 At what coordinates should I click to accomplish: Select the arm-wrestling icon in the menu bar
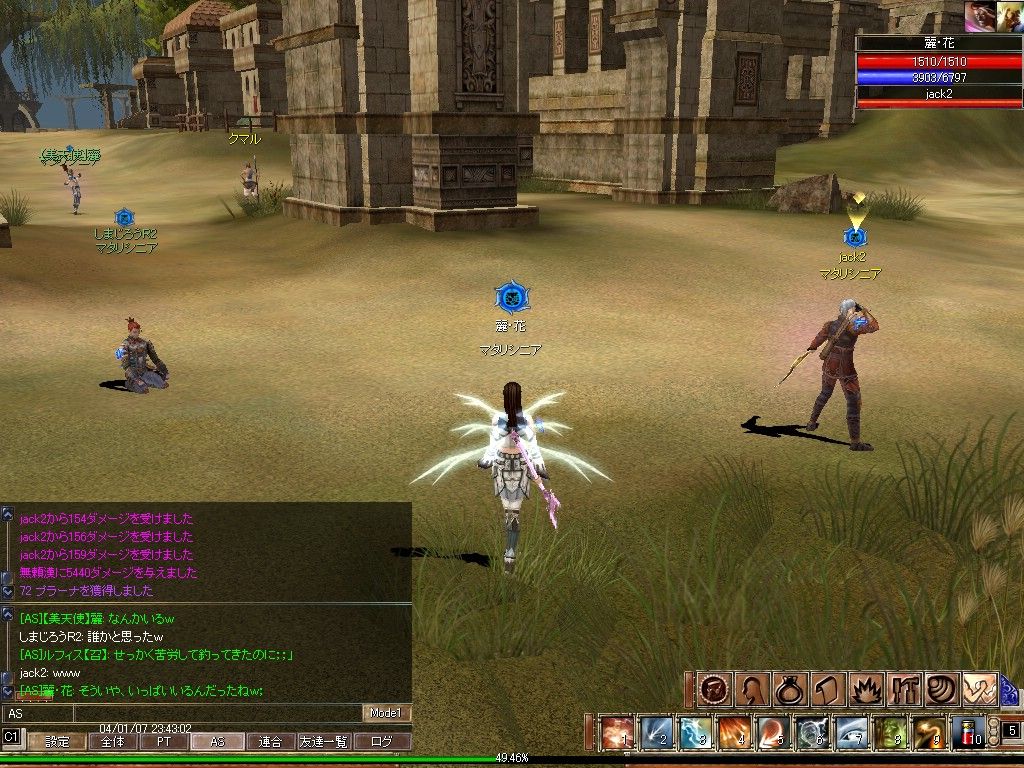coord(980,689)
